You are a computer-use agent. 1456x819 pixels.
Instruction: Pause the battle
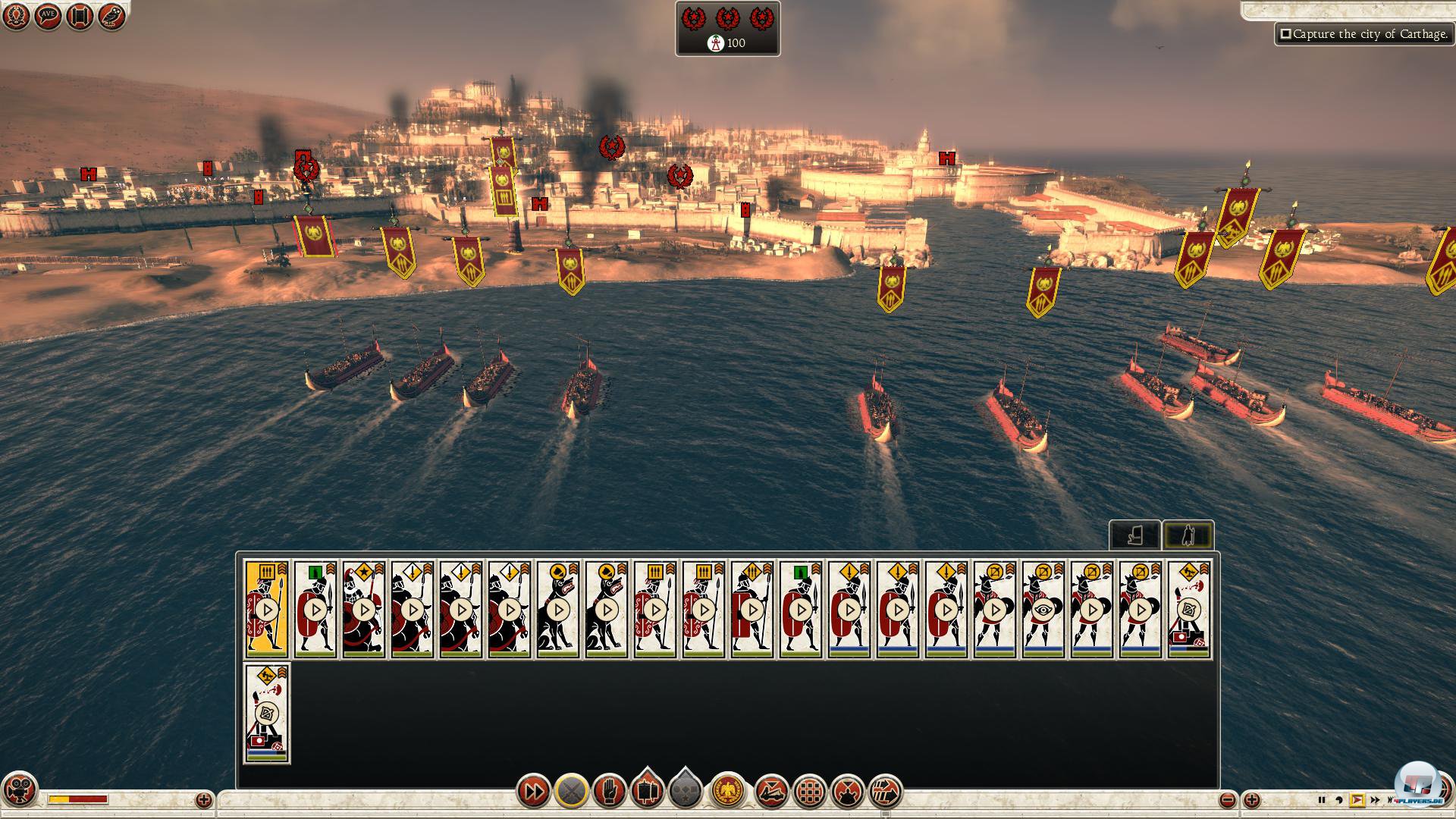(1322, 800)
